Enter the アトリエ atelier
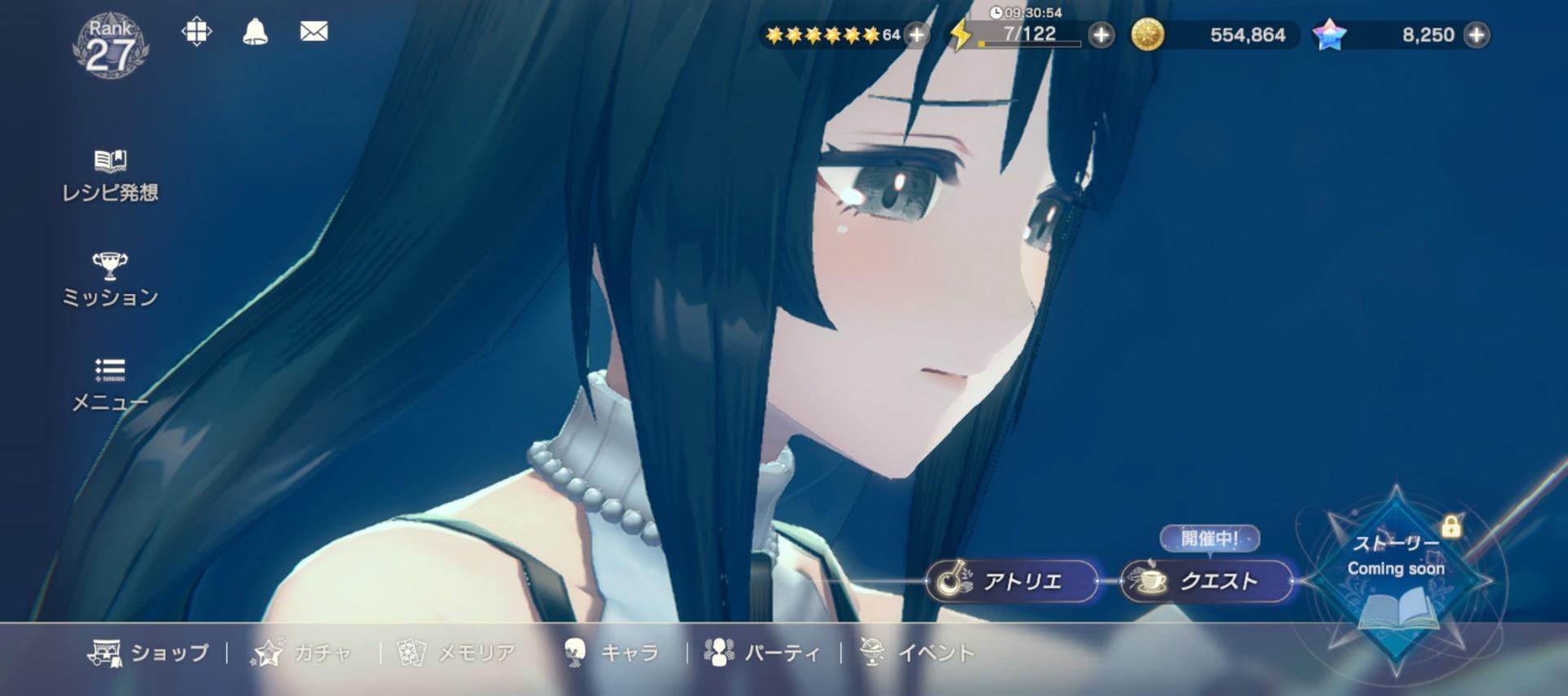The height and width of the screenshot is (696, 1568). pos(1012,581)
